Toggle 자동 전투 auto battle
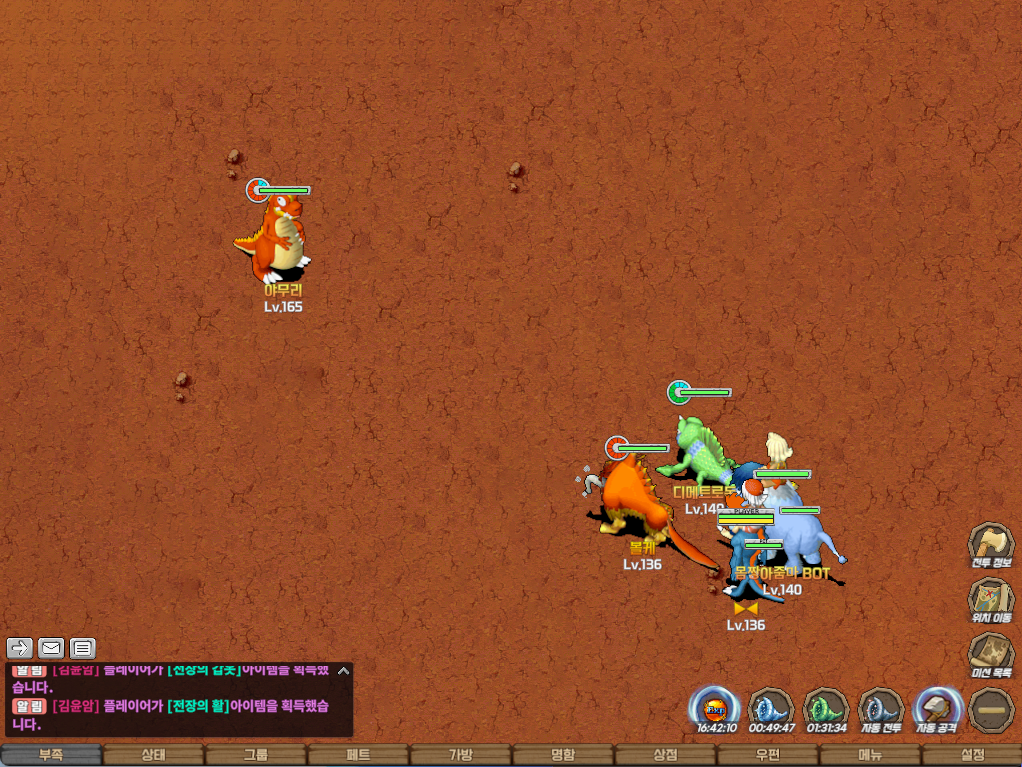 tap(881, 708)
